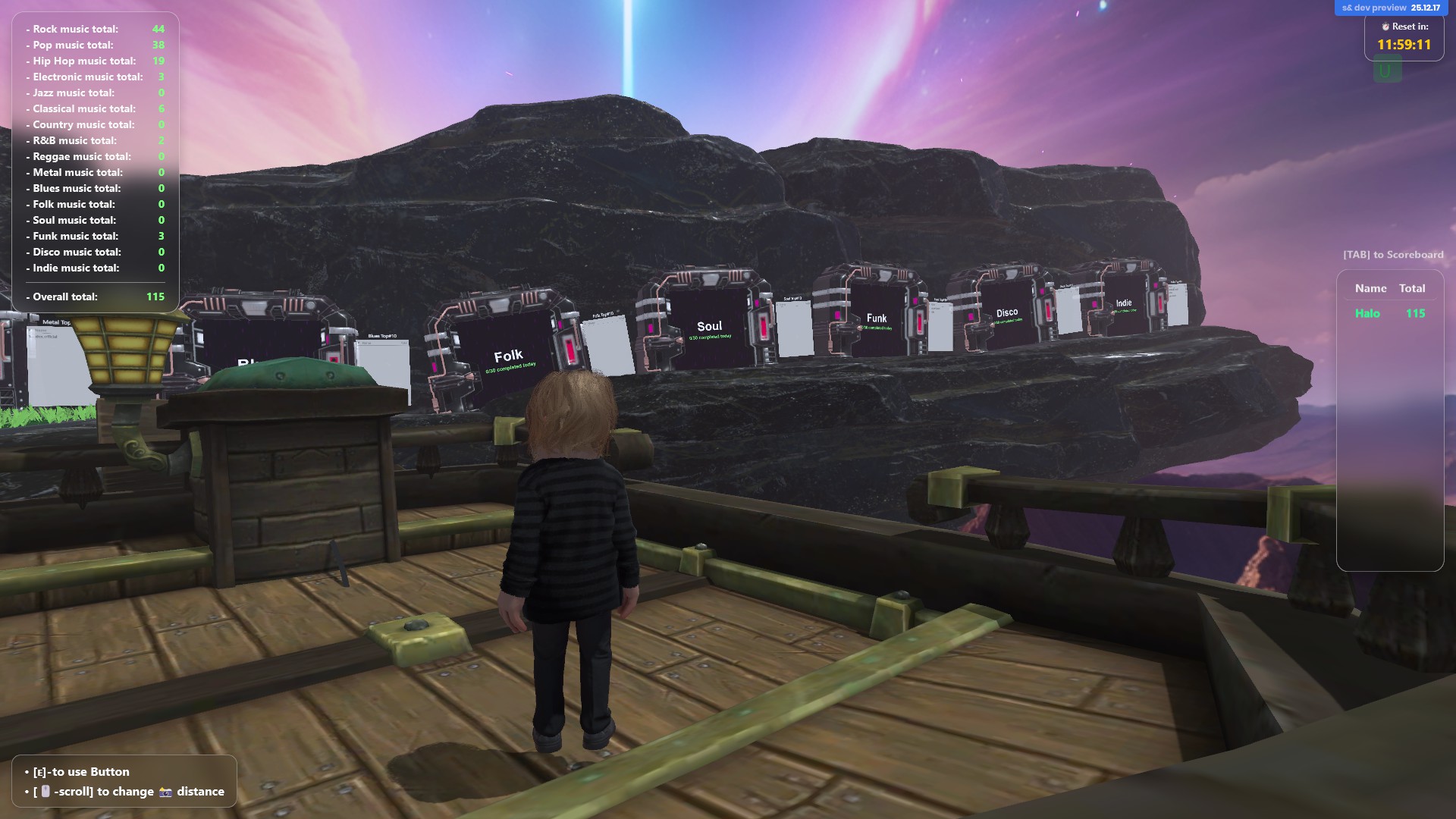This screenshot has width=1456, height=819.
Task: Click the s& dev preview version badge
Action: point(1391,8)
